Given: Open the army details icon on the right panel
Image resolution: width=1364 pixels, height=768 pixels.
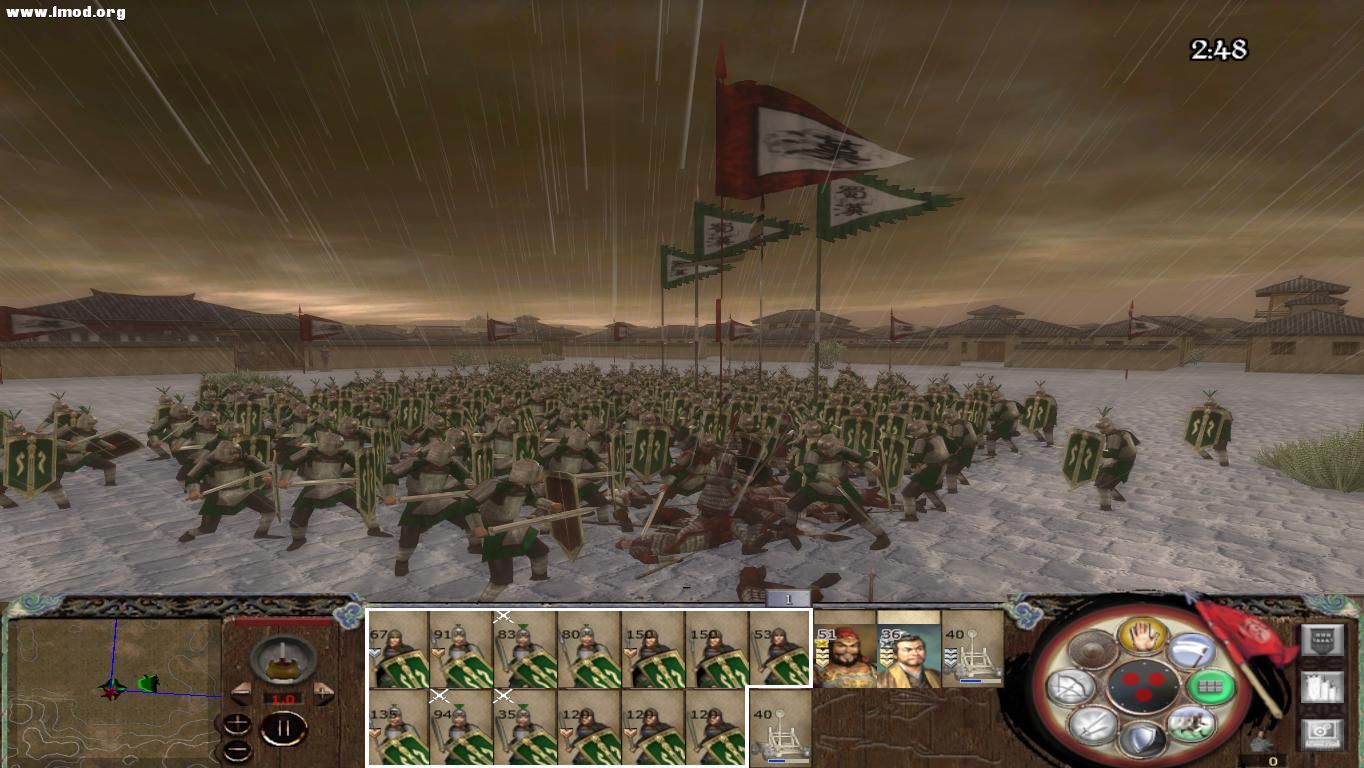Looking at the screenshot, I should tap(1324, 688).
